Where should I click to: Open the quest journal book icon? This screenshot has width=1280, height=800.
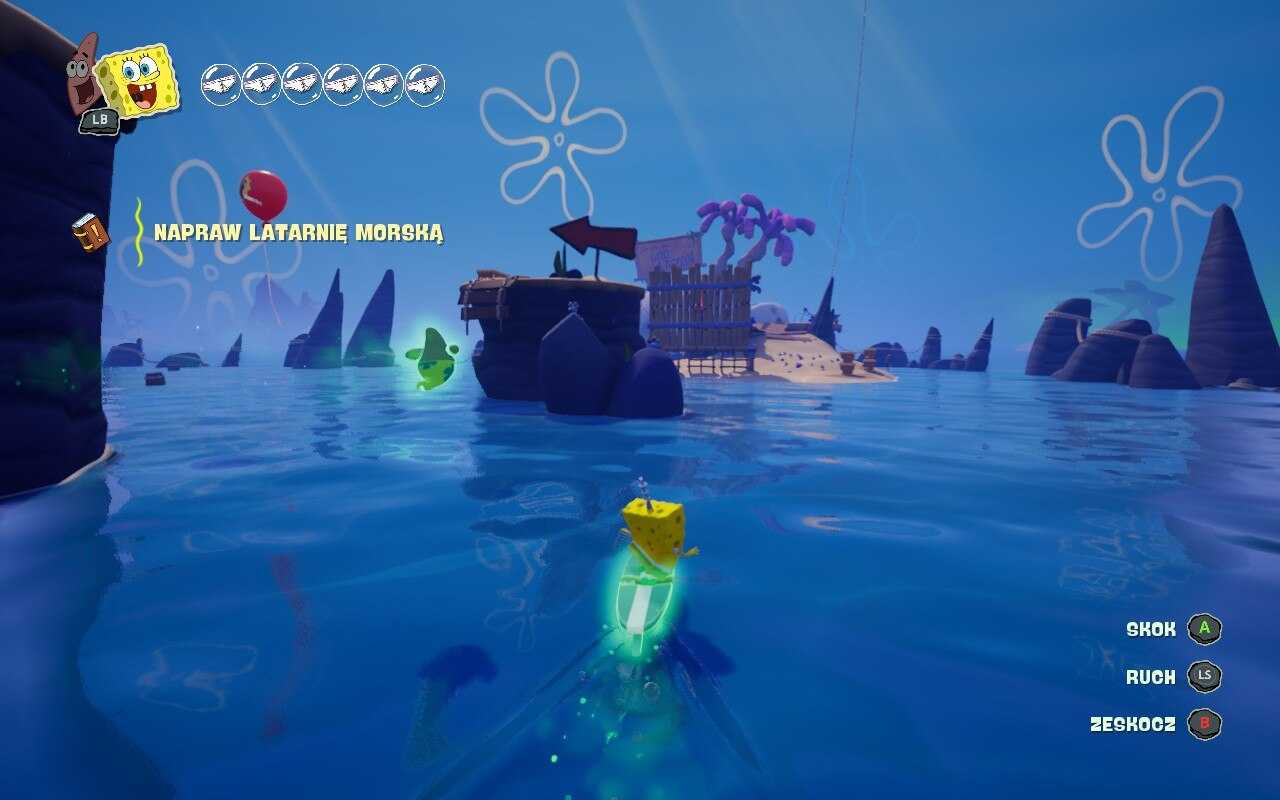90,233
